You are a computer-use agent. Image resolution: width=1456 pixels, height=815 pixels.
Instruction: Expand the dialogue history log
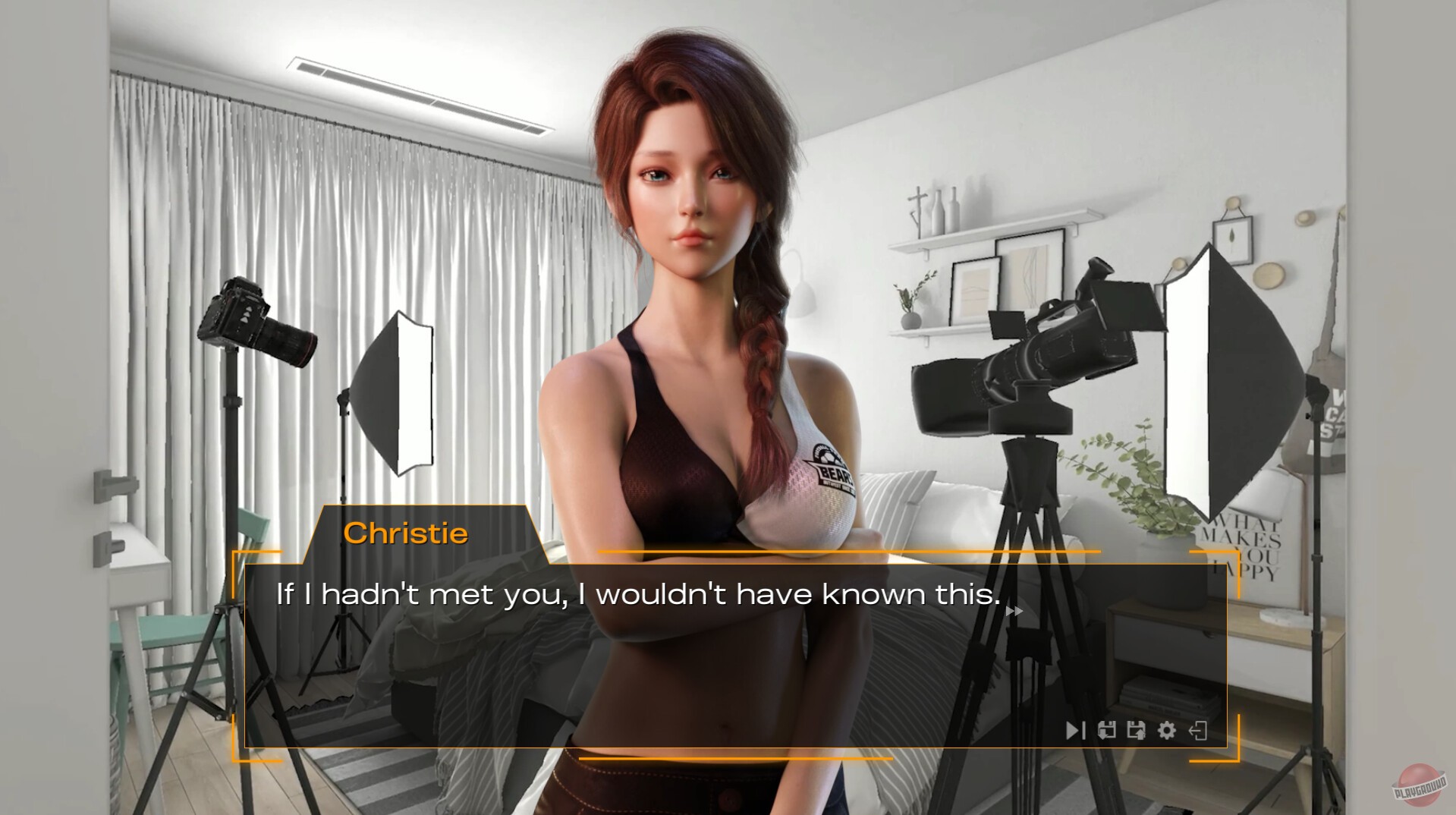(x=1106, y=731)
